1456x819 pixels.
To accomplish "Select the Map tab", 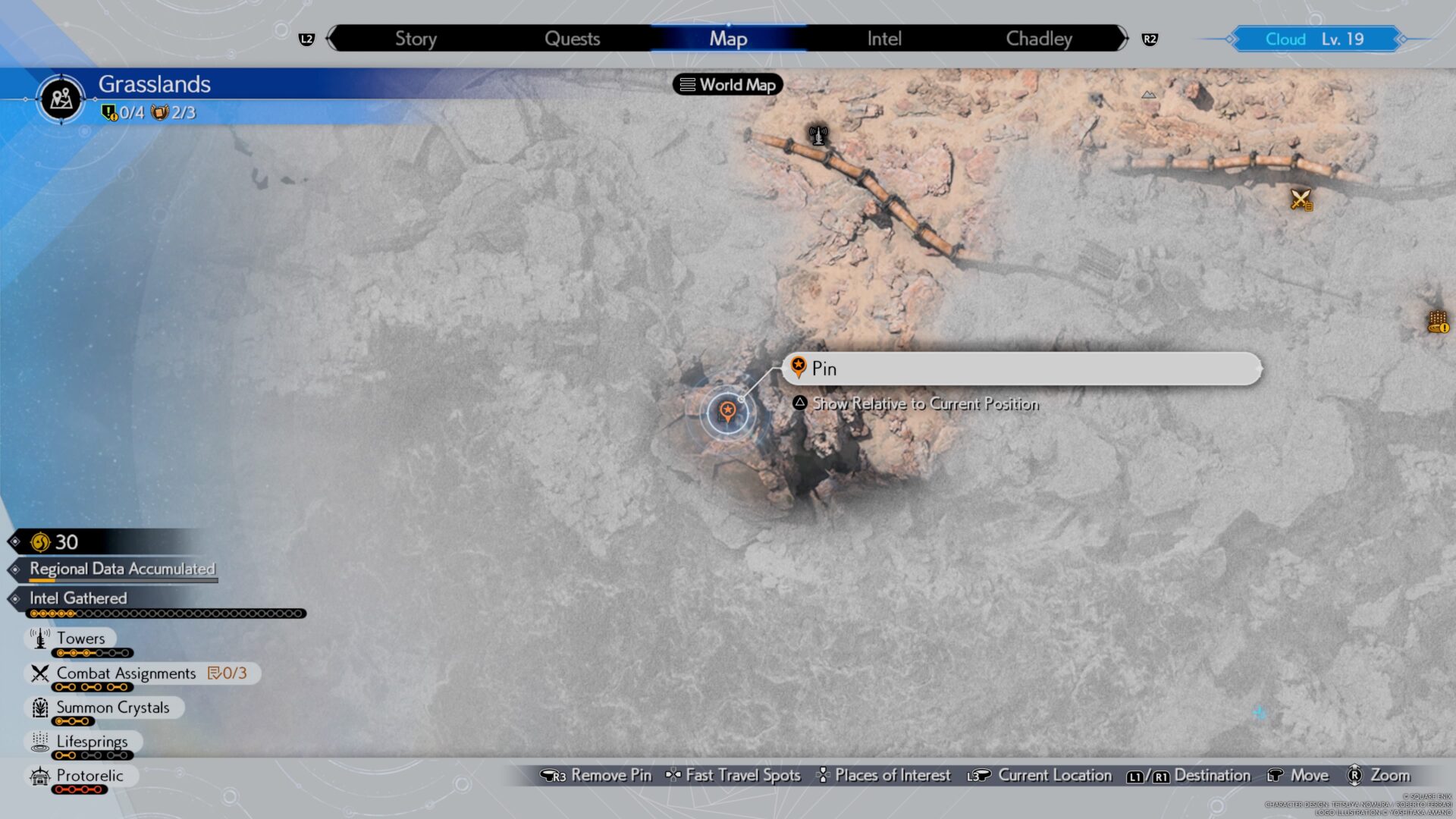I will (x=728, y=39).
